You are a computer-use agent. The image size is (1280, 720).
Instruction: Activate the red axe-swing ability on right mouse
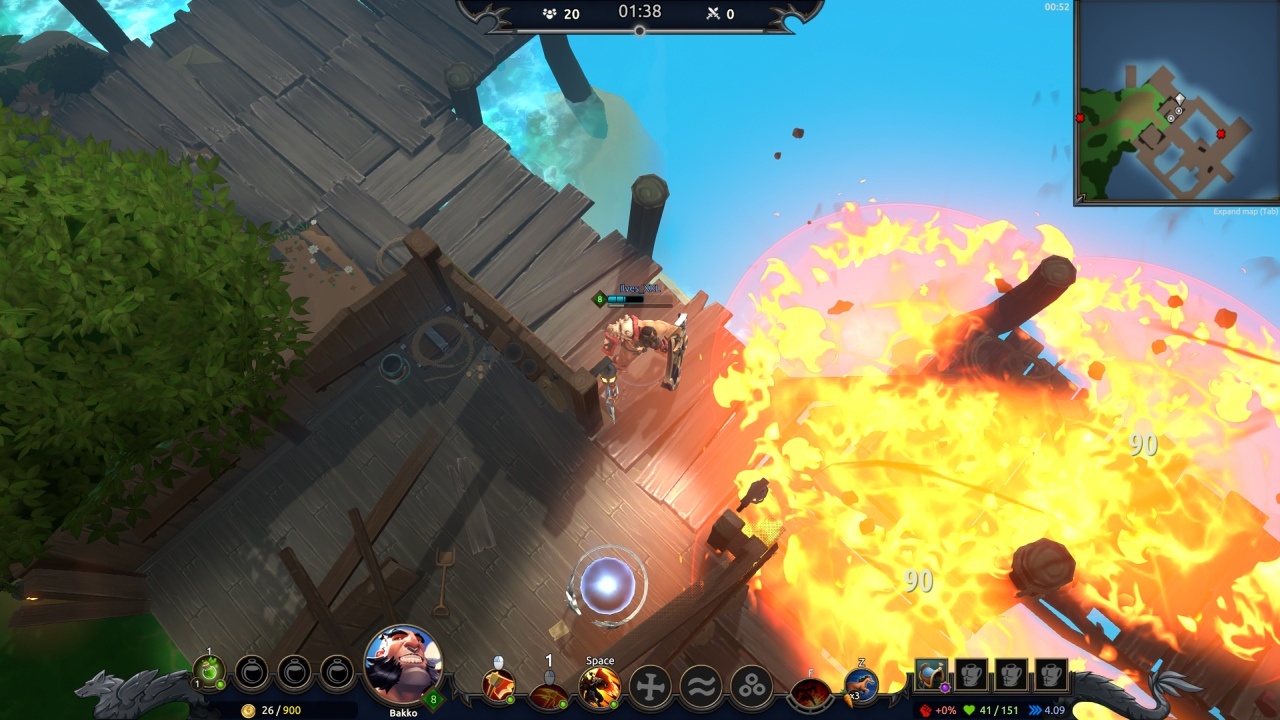548,692
